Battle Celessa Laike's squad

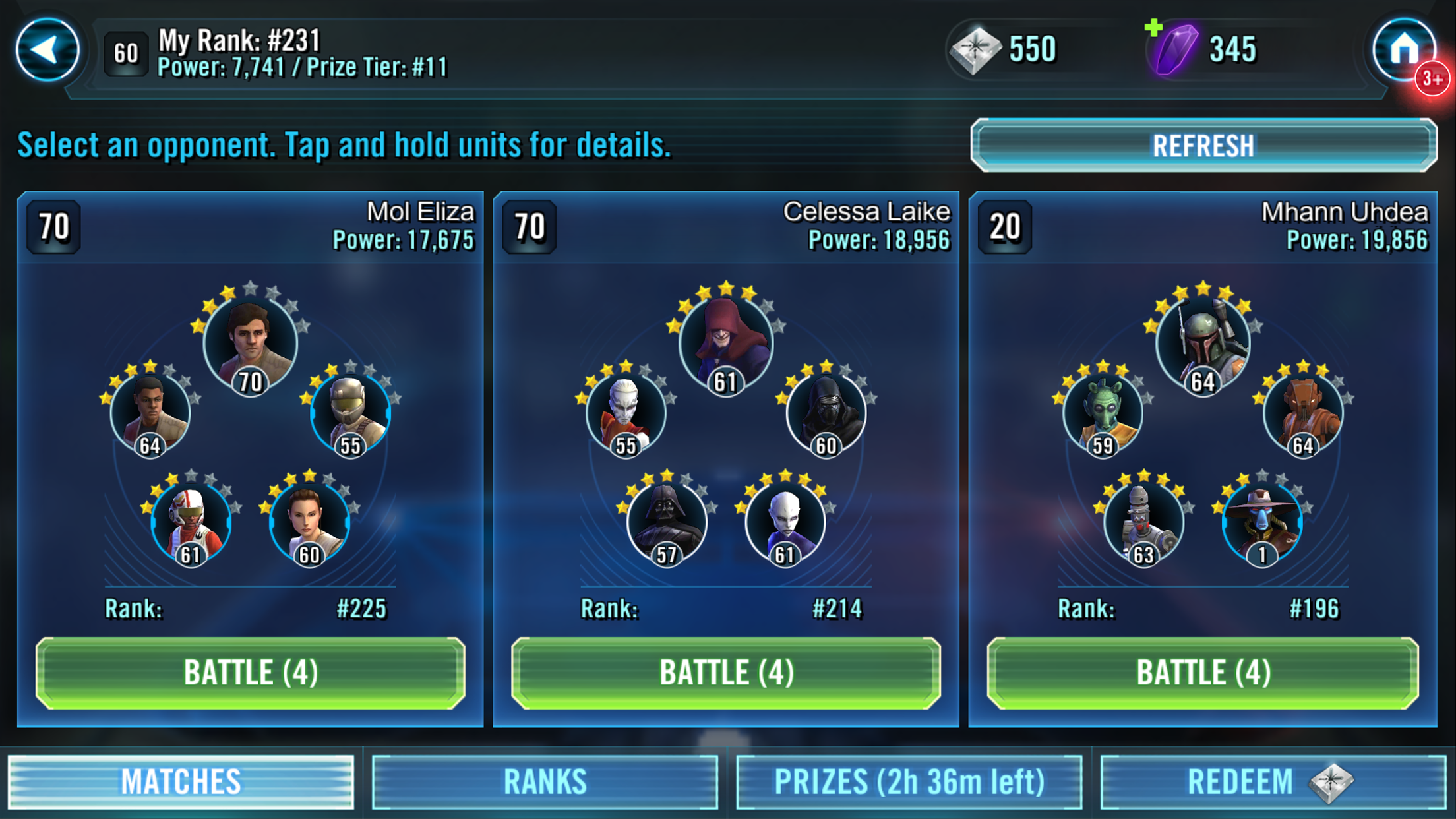click(726, 673)
